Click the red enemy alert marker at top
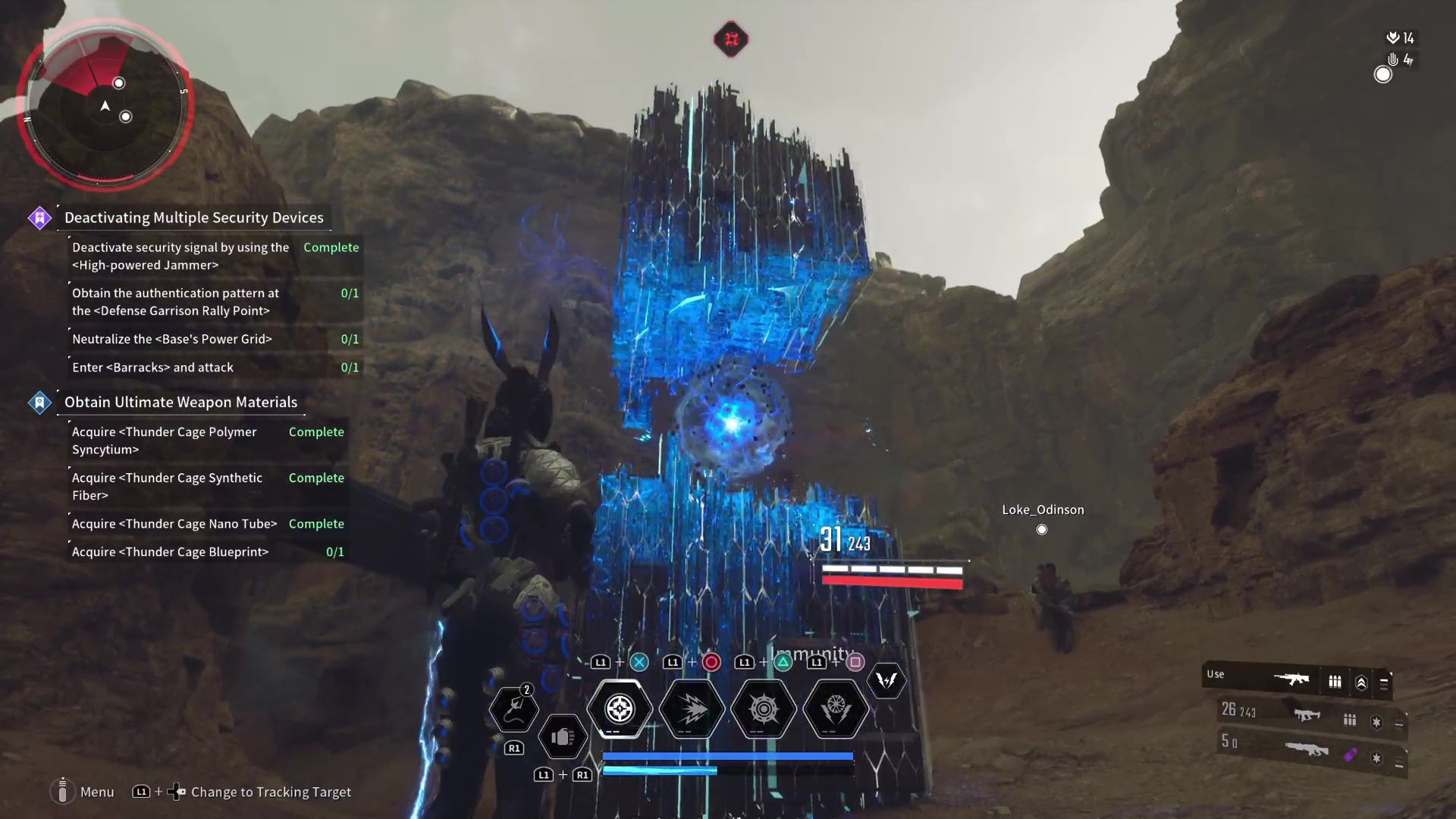Image resolution: width=1456 pixels, height=819 pixels. pyautogui.click(x=730, y=39)
